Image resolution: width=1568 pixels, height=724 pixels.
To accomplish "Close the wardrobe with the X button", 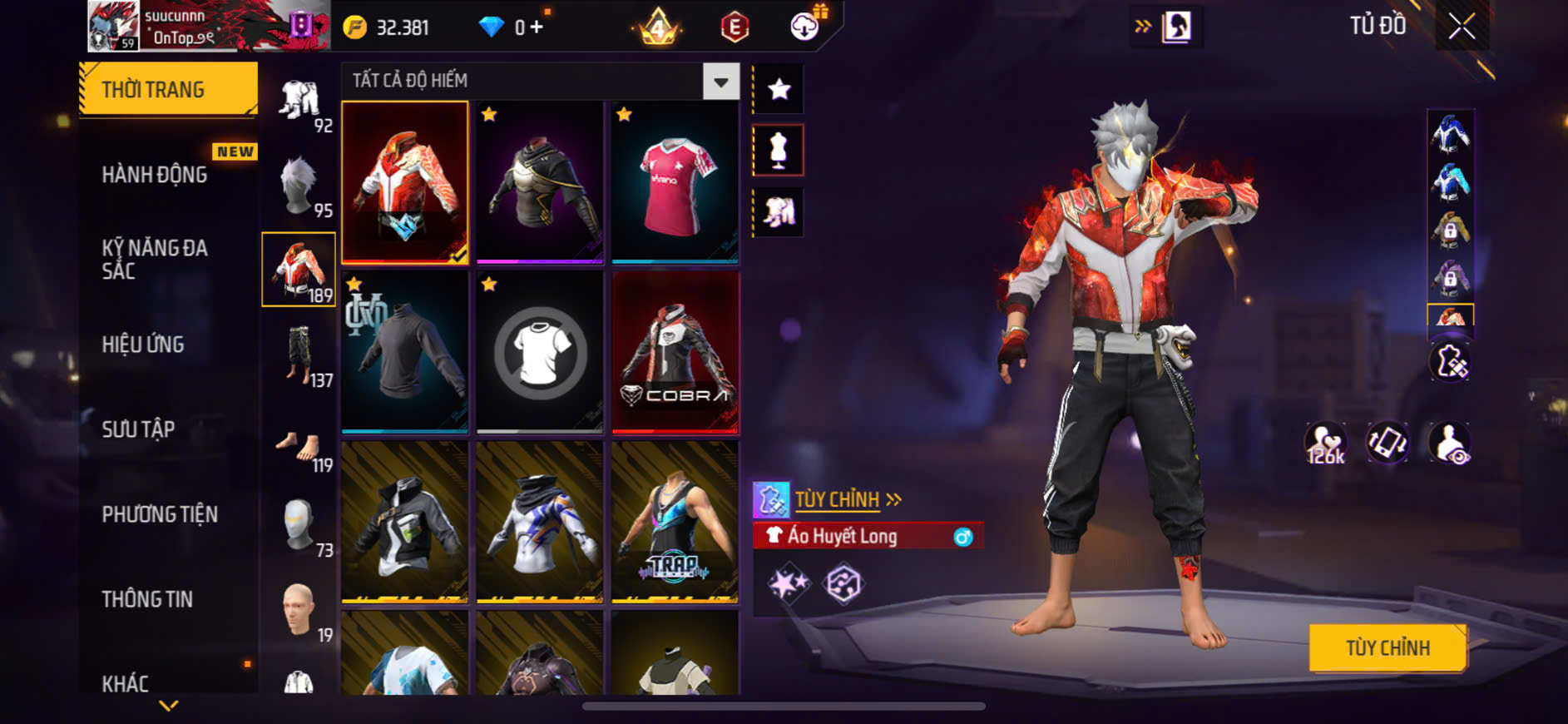I will click(x=1462, y=27).
